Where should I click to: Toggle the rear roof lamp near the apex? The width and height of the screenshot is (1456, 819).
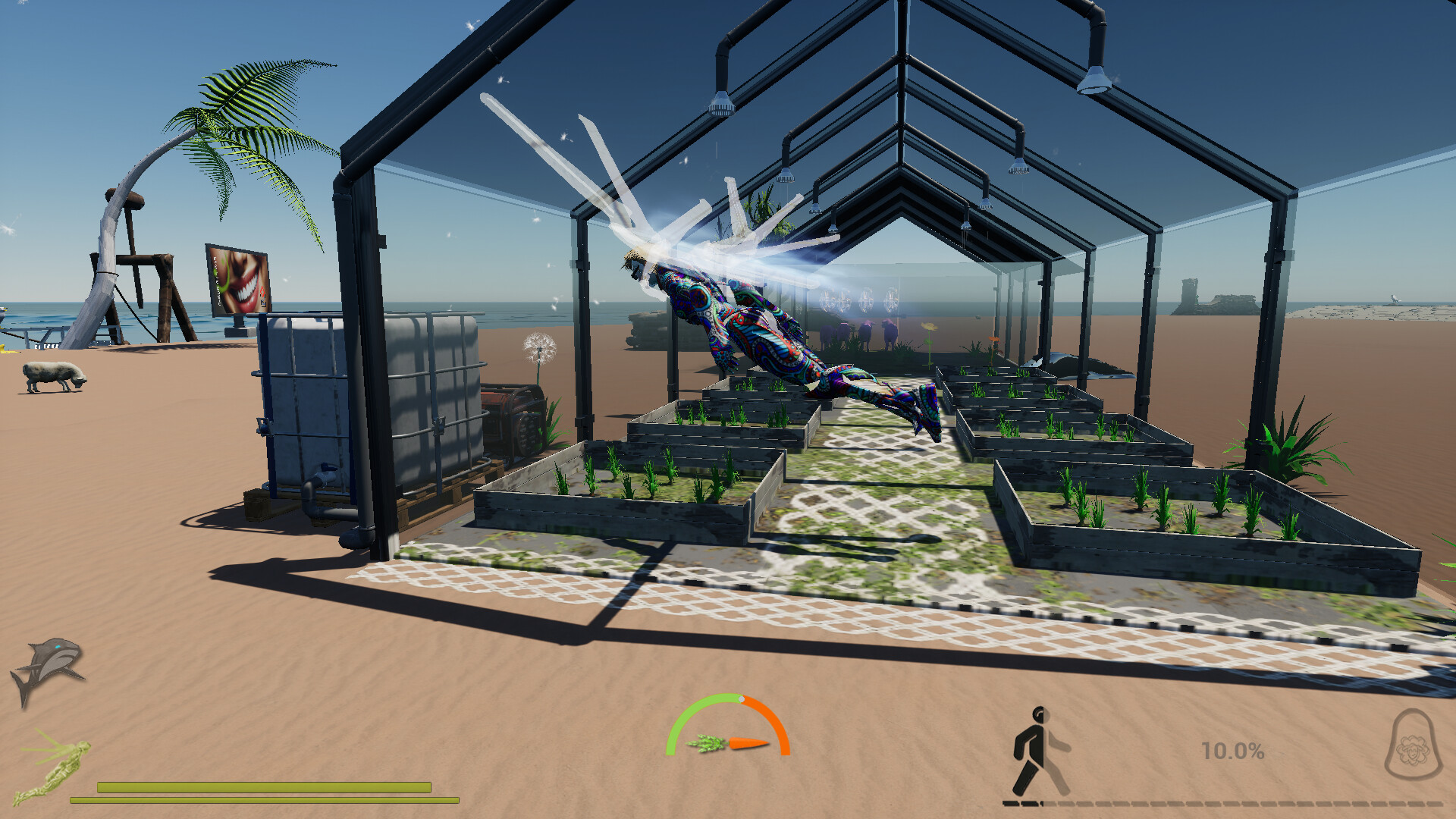click(x=967, y=227)
